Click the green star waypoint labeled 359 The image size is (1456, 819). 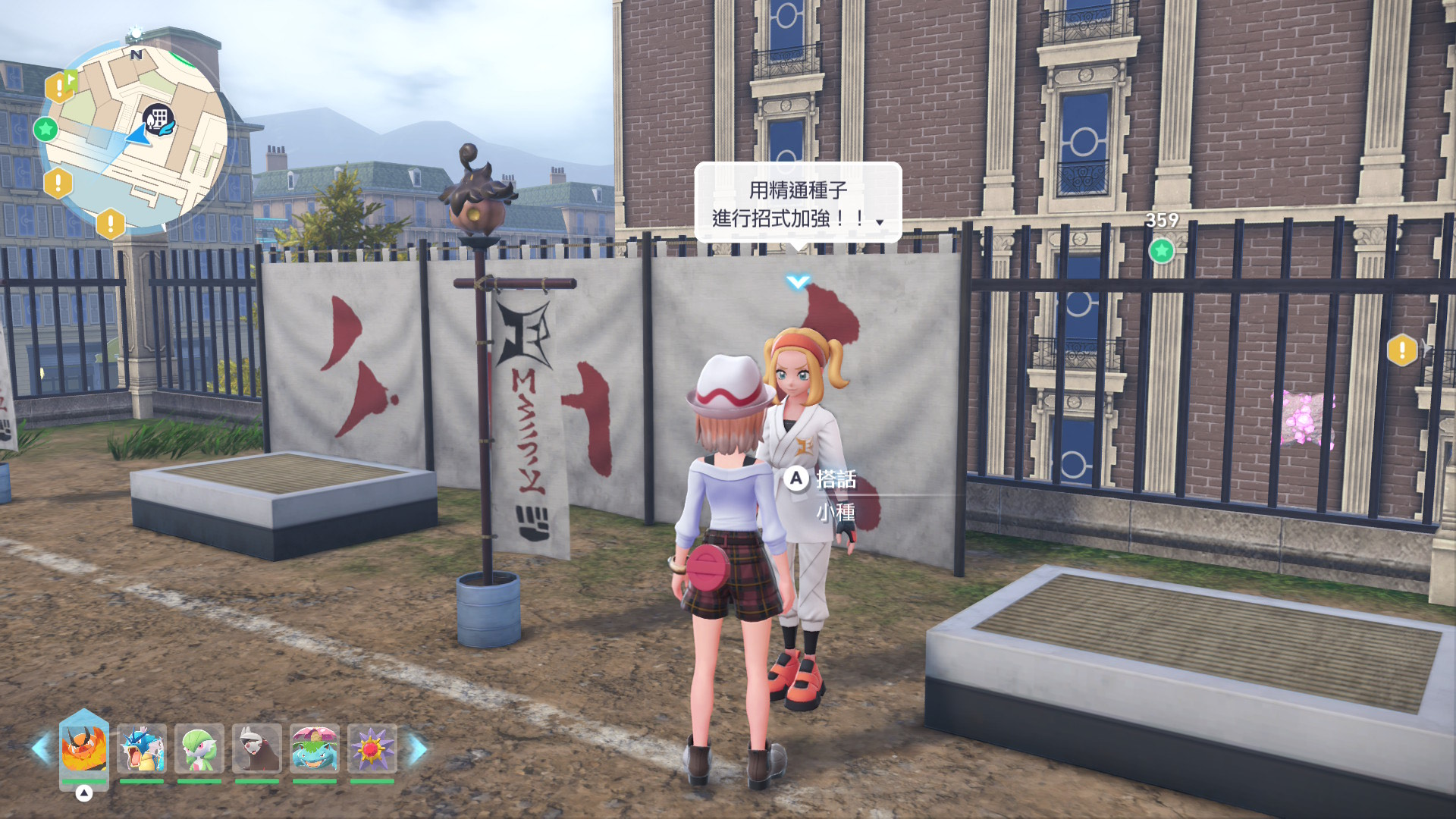tap(1161, 250)
